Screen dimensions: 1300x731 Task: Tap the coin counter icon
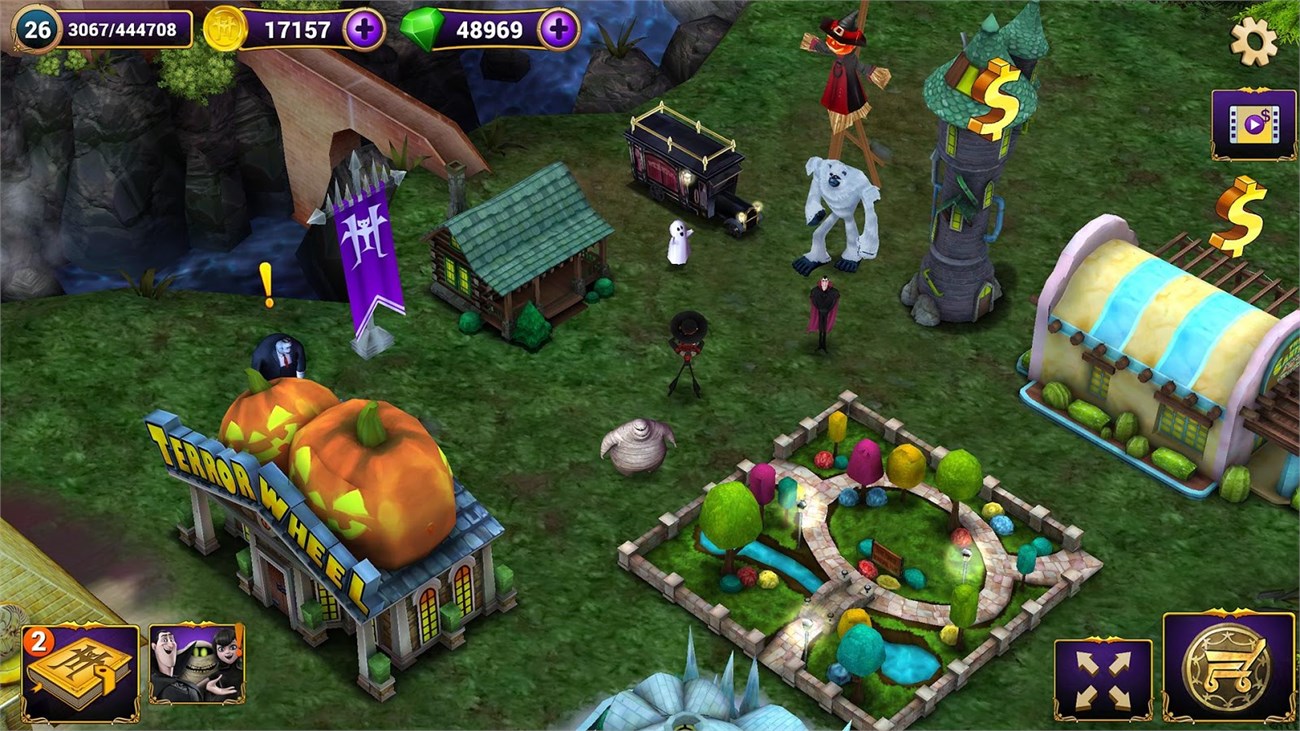(223, 30)
